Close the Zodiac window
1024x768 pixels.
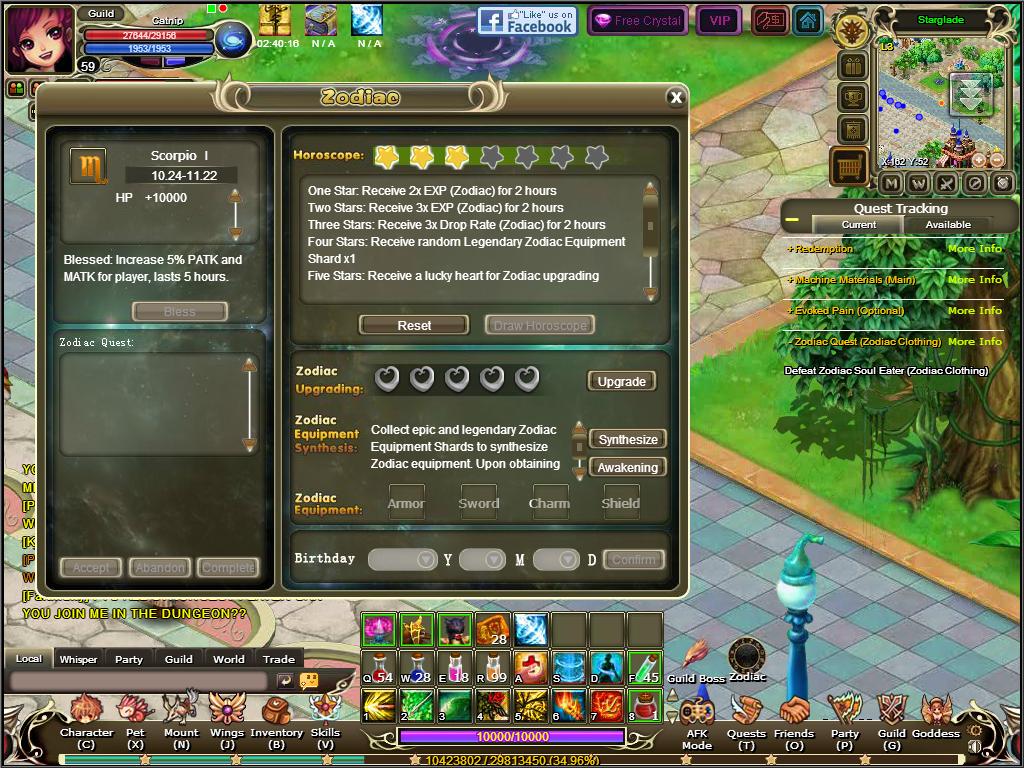(x=676, y=97)
